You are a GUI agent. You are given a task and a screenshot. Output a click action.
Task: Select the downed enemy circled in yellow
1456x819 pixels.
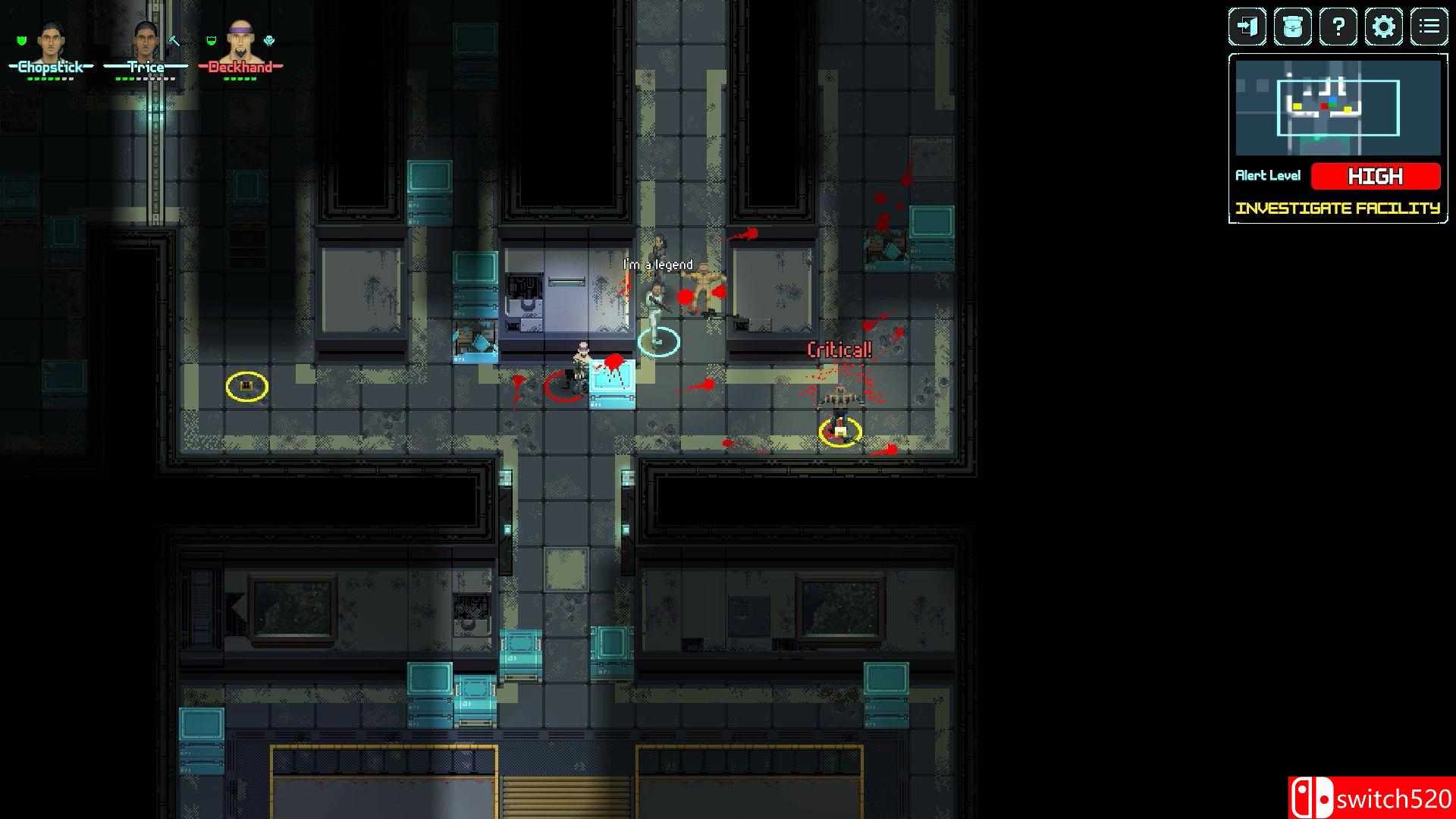point(839,430)
